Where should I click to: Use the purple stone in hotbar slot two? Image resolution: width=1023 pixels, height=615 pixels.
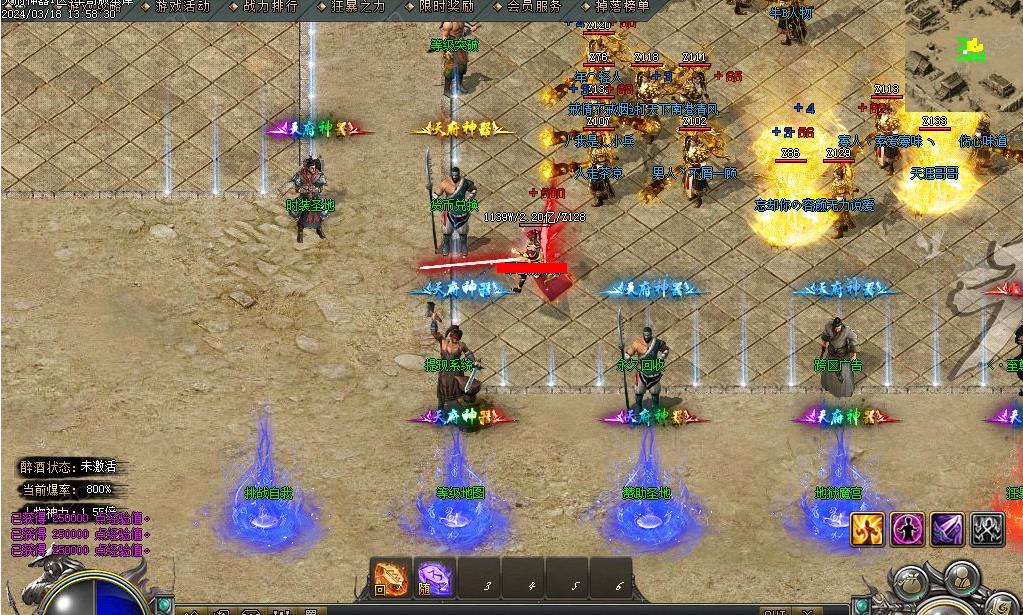click(x=434, y=578)
